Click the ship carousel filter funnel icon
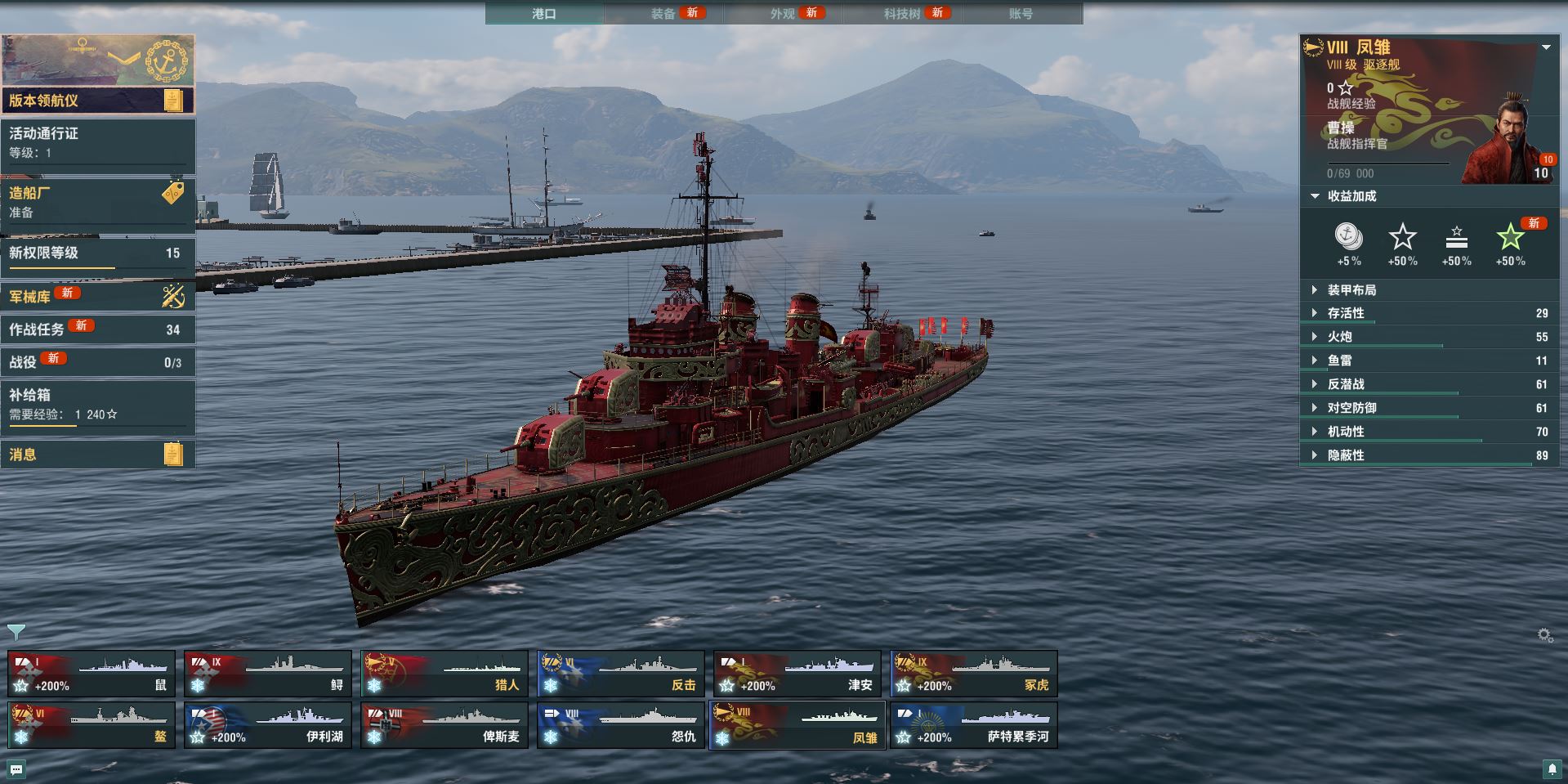 (x=16, y=631)
